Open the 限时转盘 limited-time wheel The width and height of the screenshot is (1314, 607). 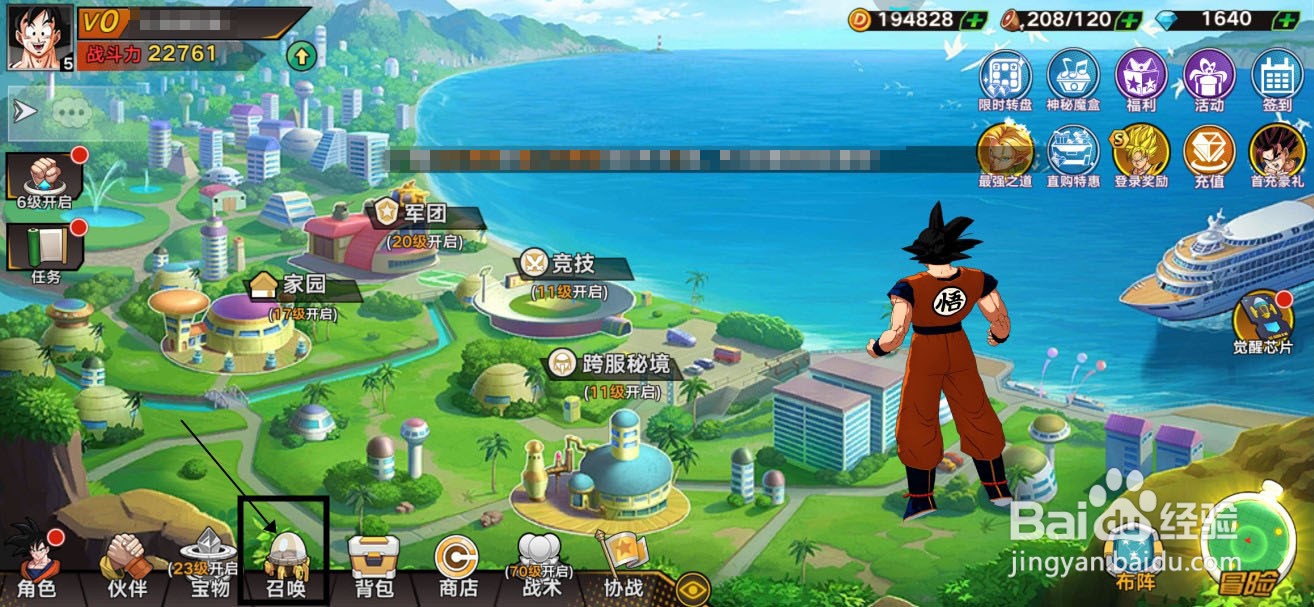click(x=1005, y=82)
